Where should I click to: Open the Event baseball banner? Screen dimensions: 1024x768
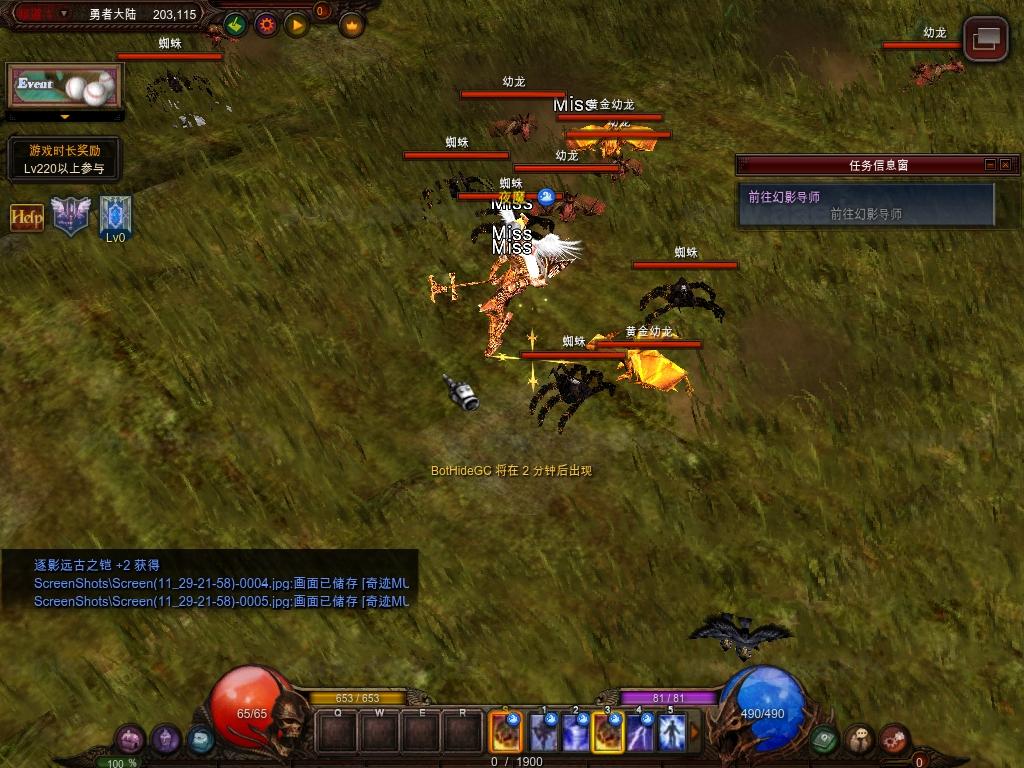point(64,86)
